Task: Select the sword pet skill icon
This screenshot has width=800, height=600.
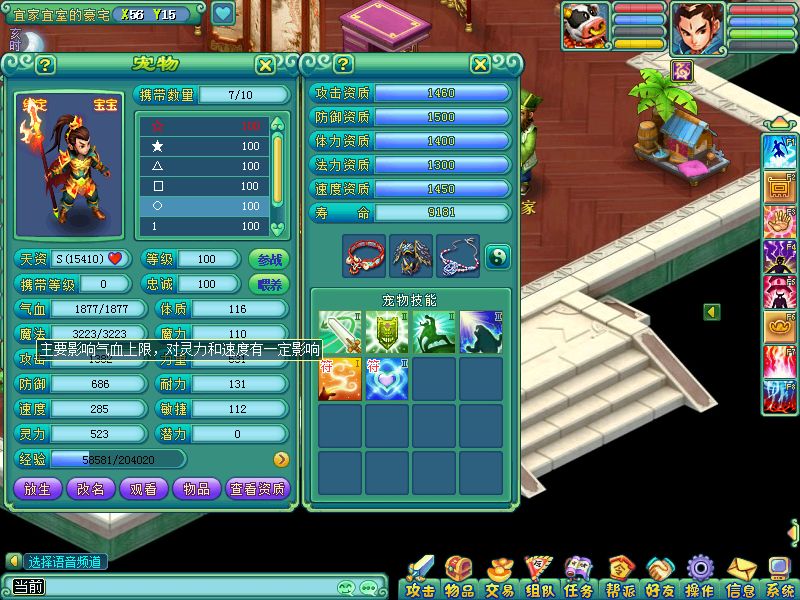Action: (340, 332)
